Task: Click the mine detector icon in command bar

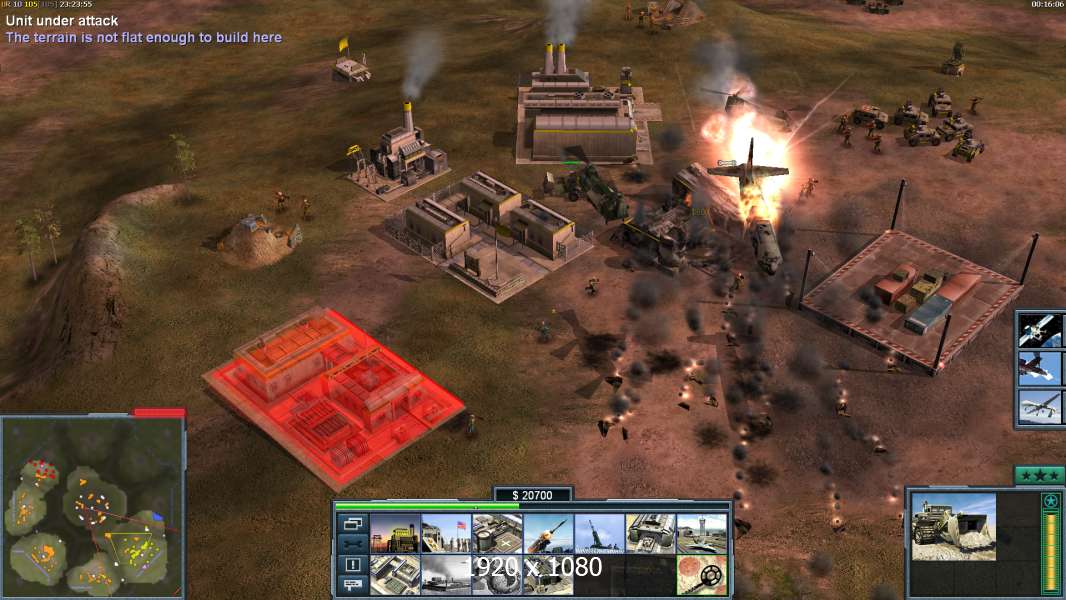Action: click(x=701, y=574)
